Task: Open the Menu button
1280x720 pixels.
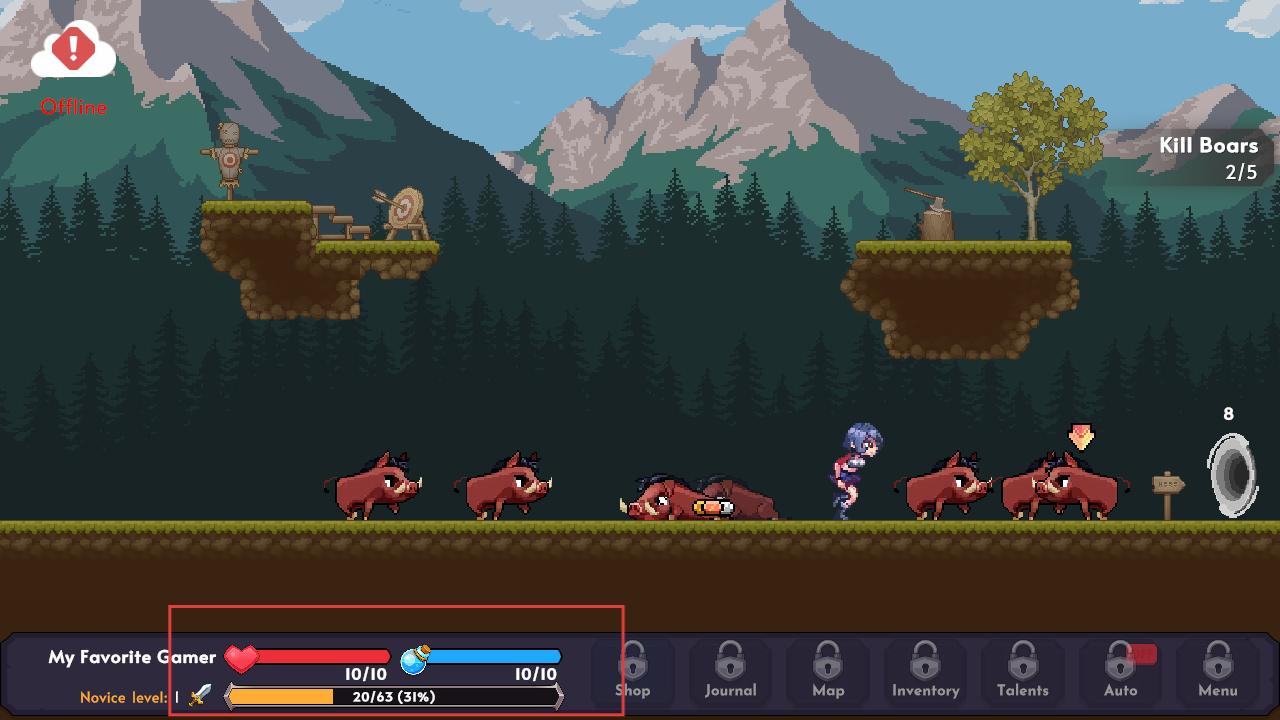Action: tap(1217, 672)
